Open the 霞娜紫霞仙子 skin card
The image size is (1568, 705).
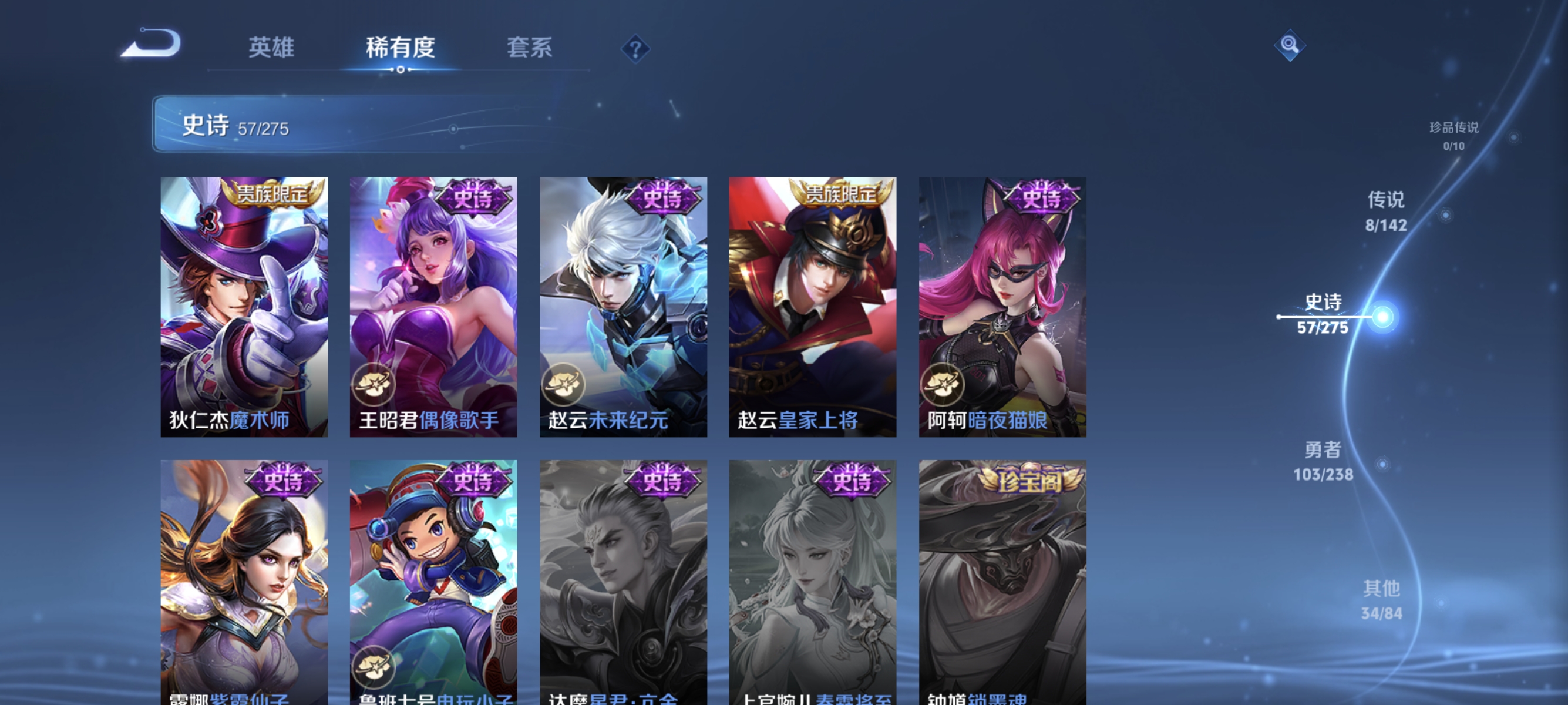244,578
